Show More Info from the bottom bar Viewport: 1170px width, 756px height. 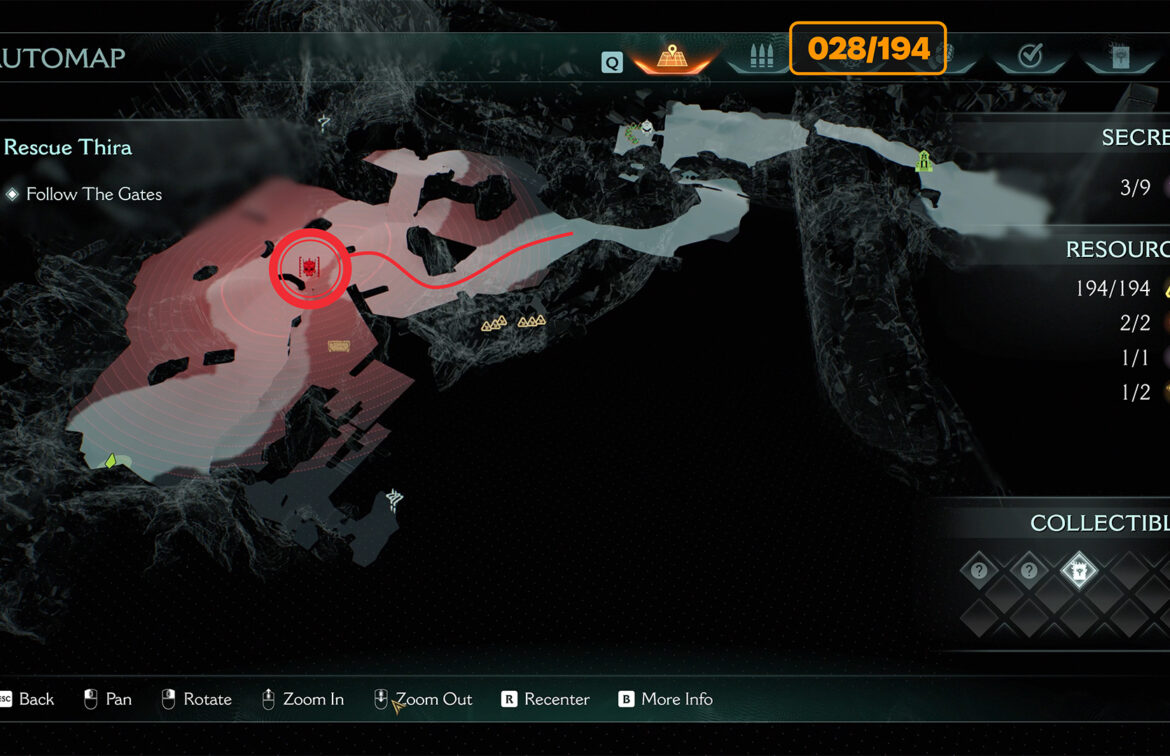tap(665, 699)
